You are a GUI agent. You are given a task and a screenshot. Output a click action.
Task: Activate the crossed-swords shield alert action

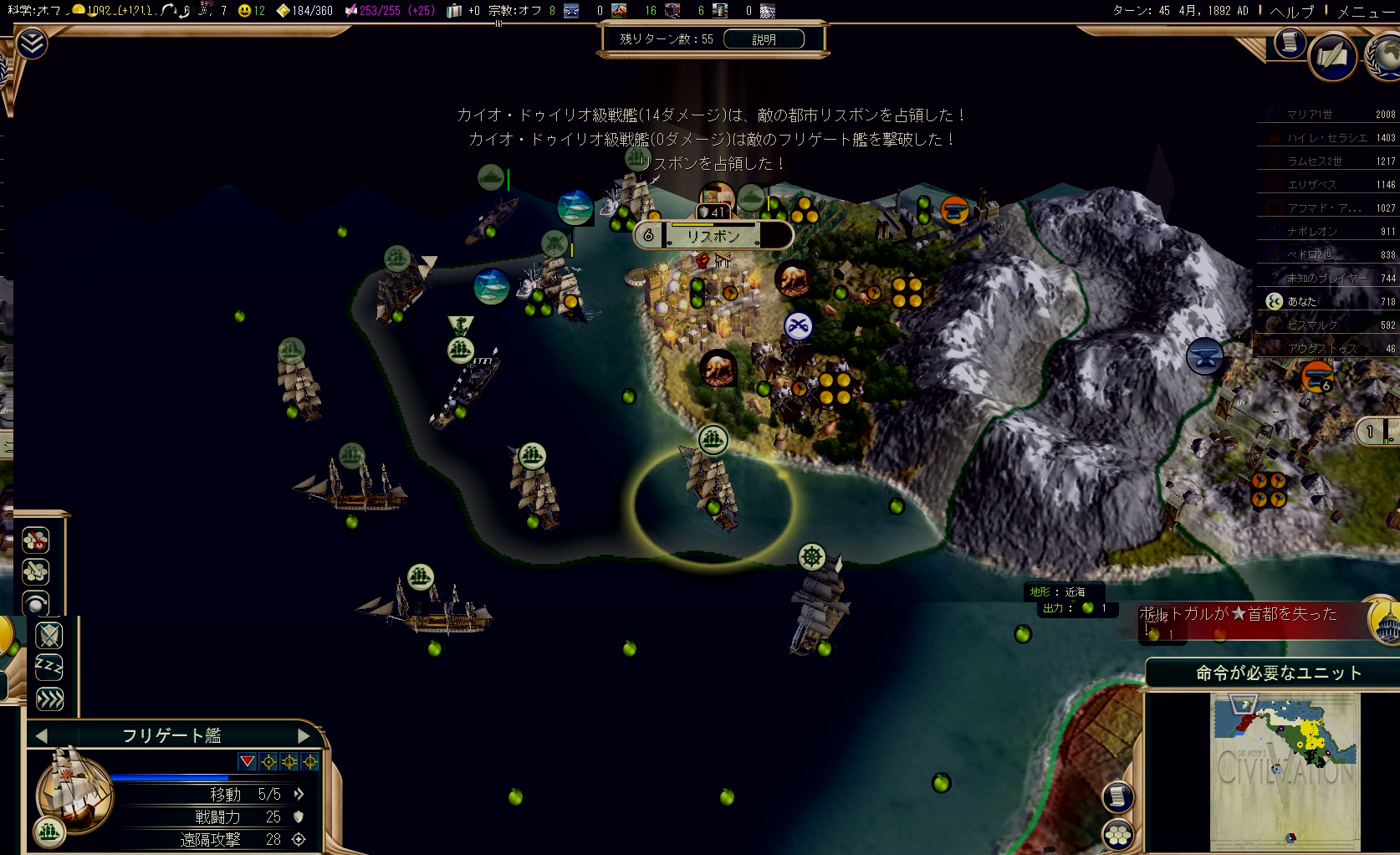49,636
